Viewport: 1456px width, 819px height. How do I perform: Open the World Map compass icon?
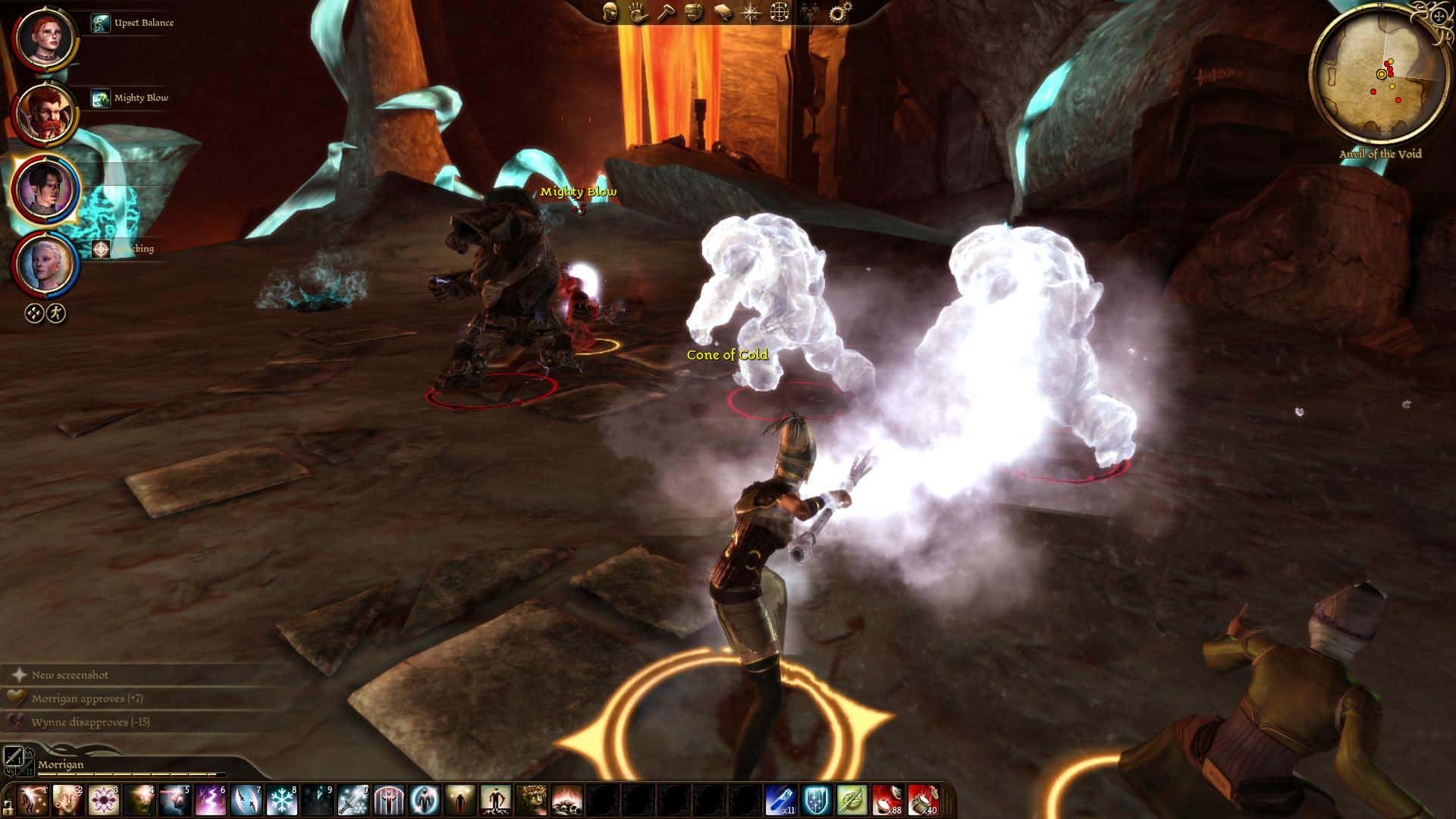pos(750,13)
